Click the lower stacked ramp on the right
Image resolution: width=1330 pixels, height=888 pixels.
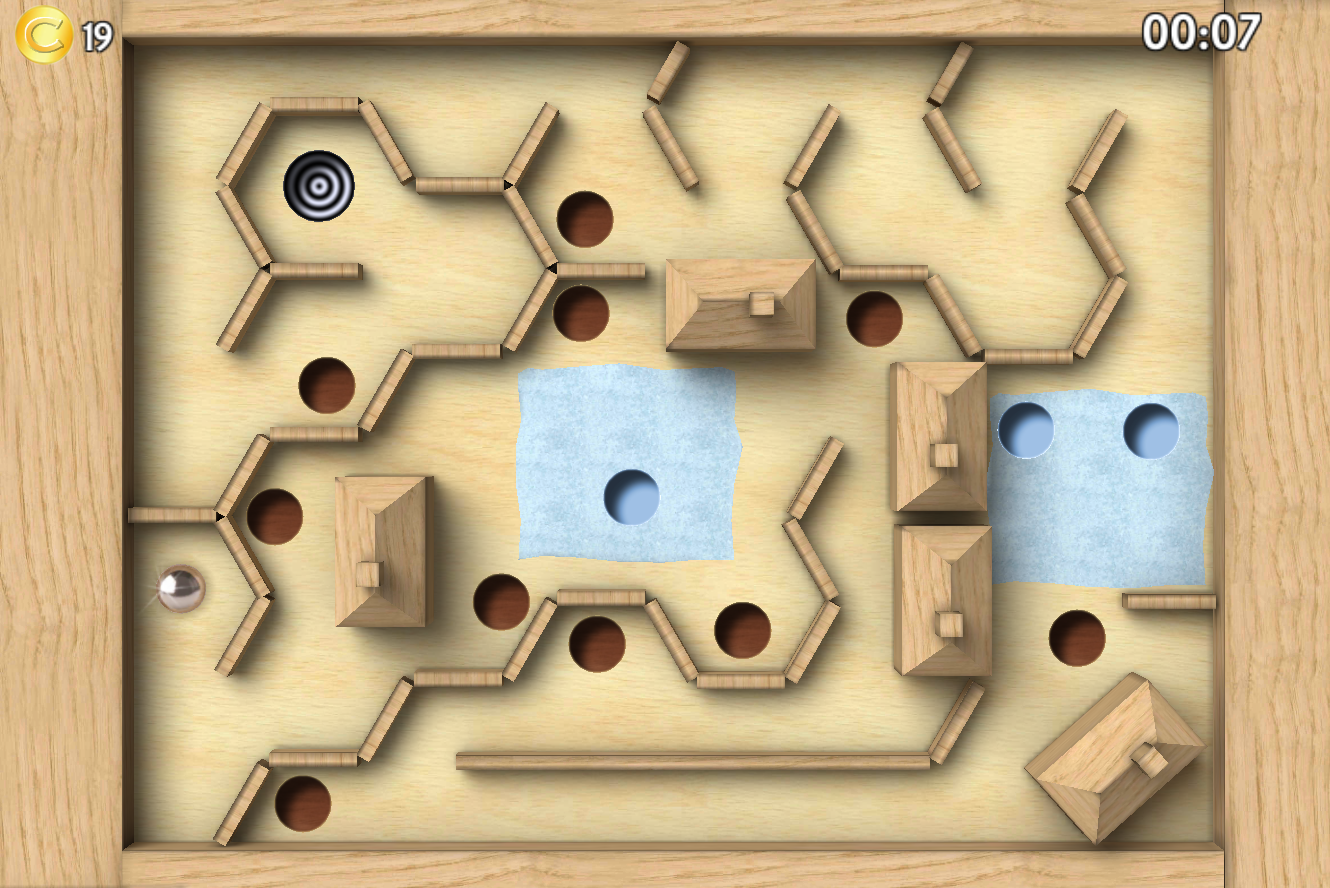940,600
